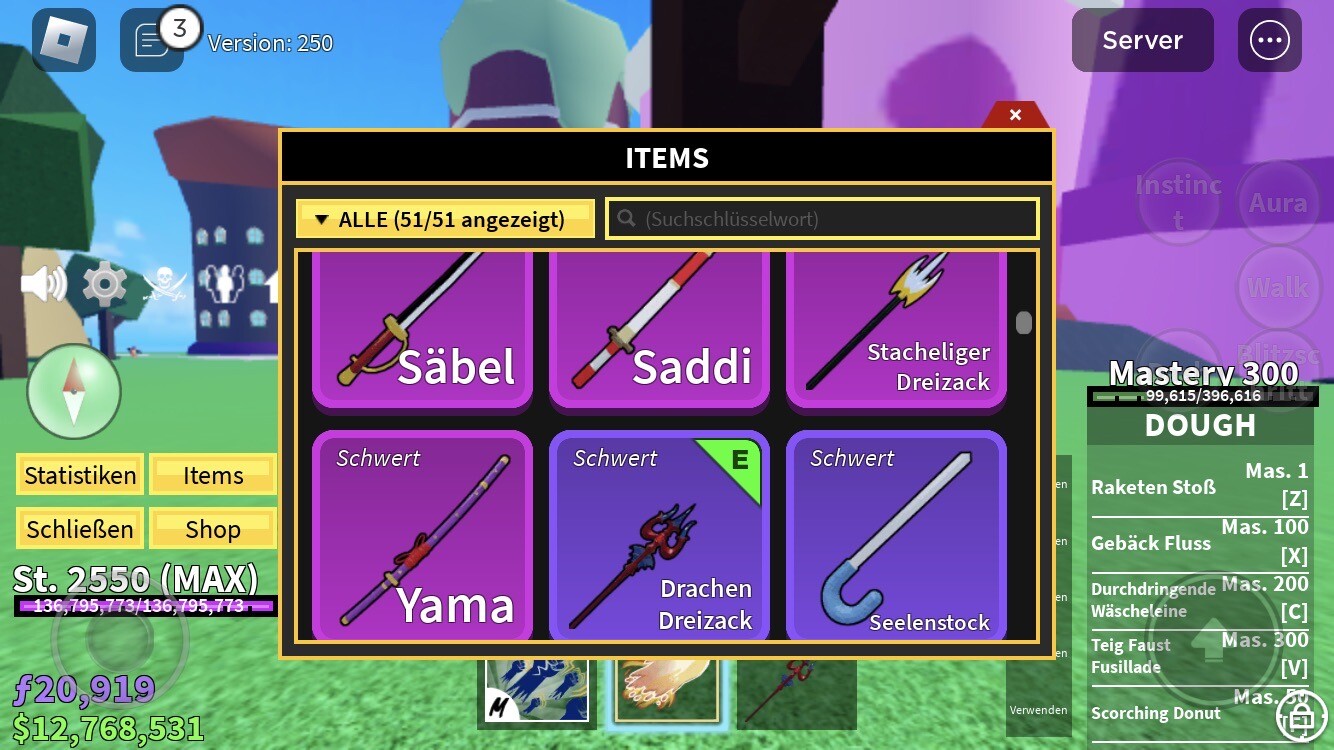This screenshot has width=1334, height=750.
Task: Click the Statistiken button
Action: coord(79,475)
